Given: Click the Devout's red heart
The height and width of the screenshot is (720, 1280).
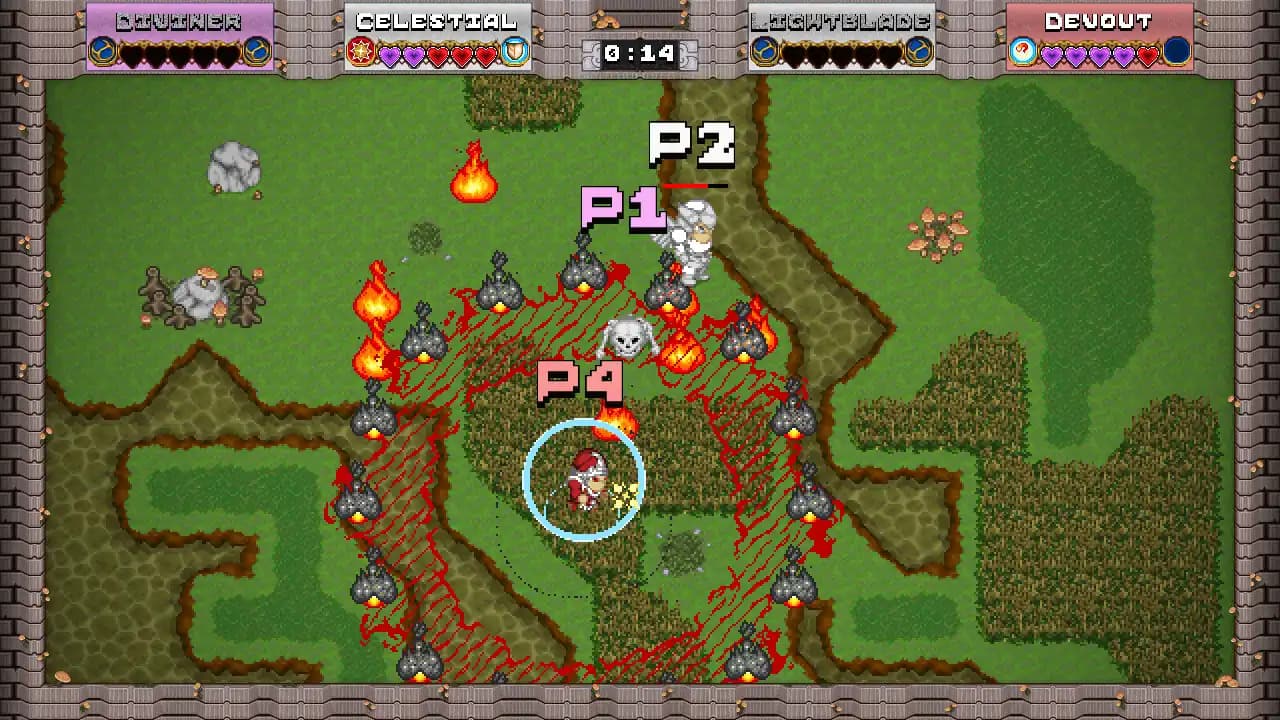Looking at the screenshot, I should pyautogui.click(x=1148, y=56).
